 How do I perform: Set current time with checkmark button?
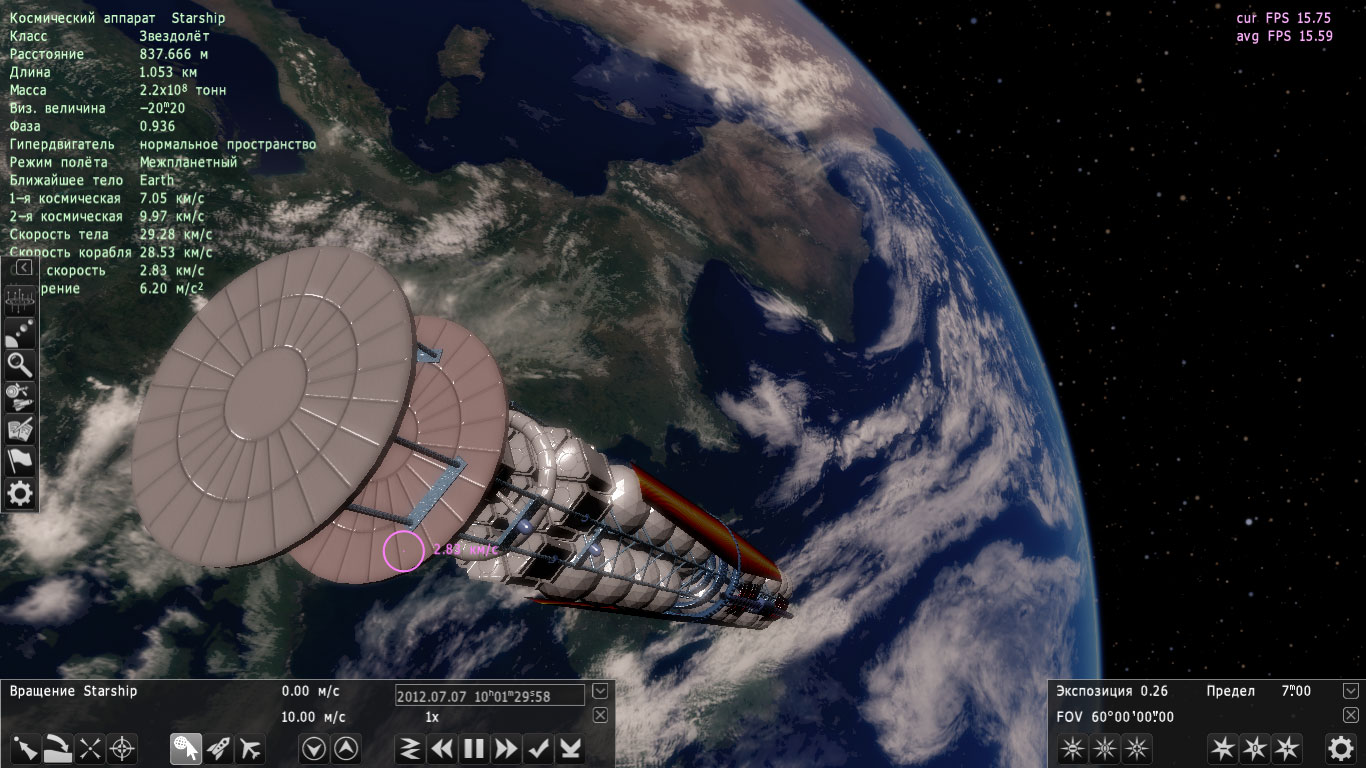click(539, 748)
